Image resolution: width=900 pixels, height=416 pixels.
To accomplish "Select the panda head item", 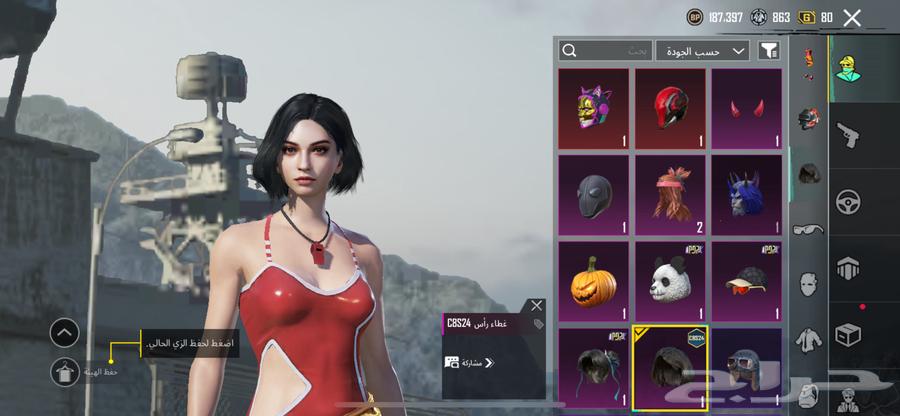I will (x=670, y=281).
